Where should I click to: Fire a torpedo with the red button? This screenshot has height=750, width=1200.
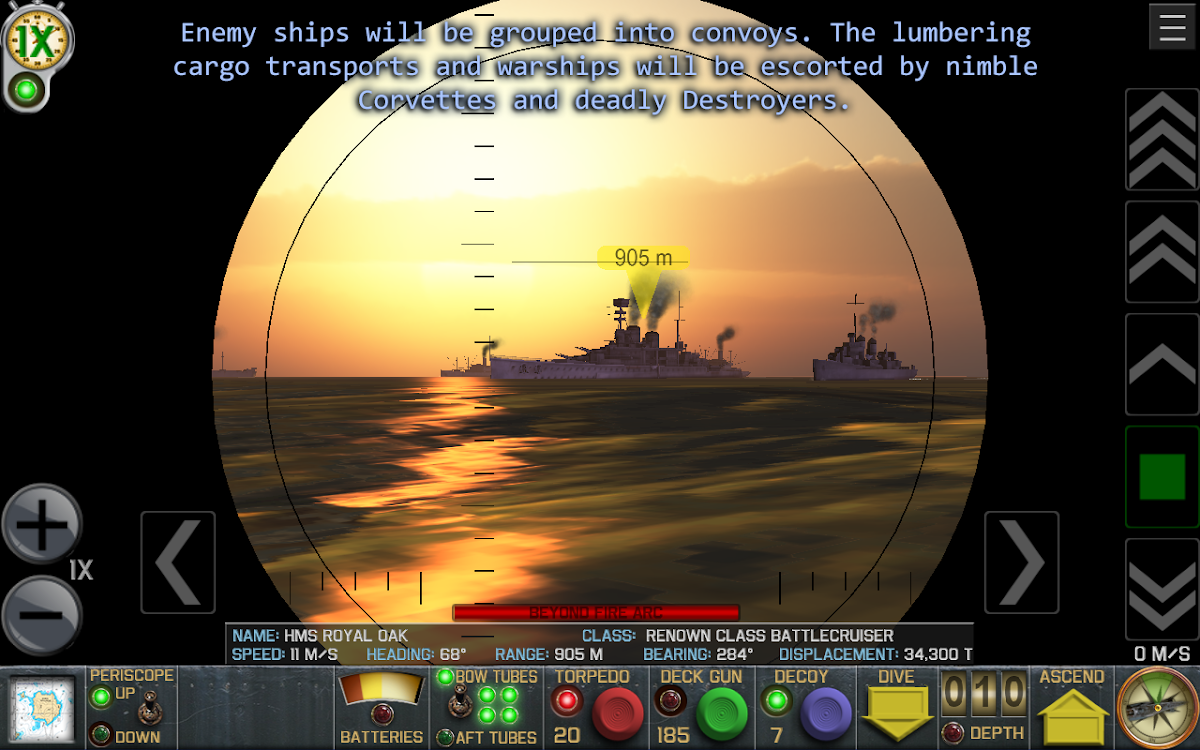[620, 714]
